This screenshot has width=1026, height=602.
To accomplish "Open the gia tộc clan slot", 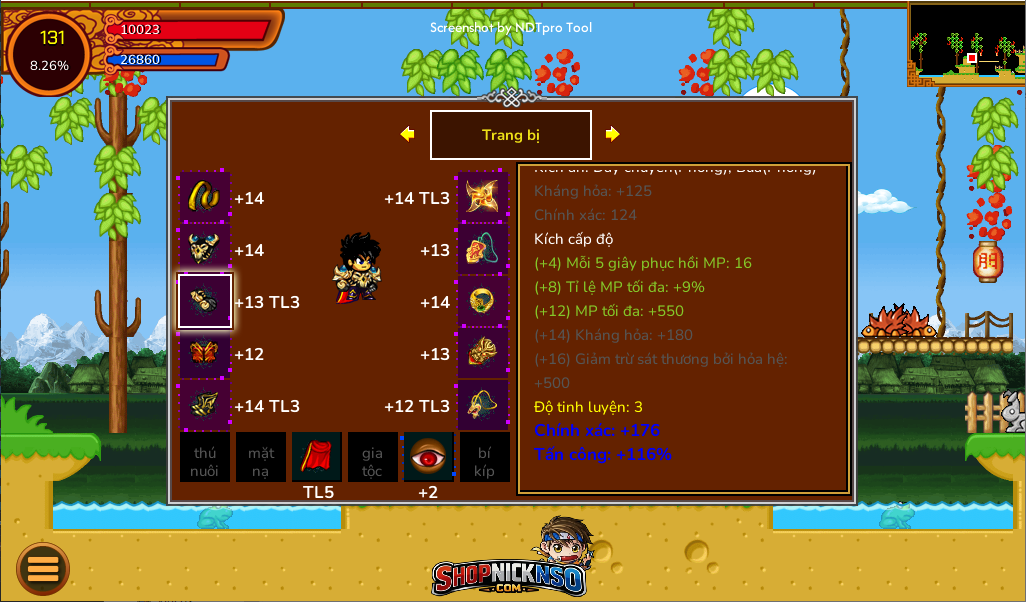I will [x=372, y=457].
